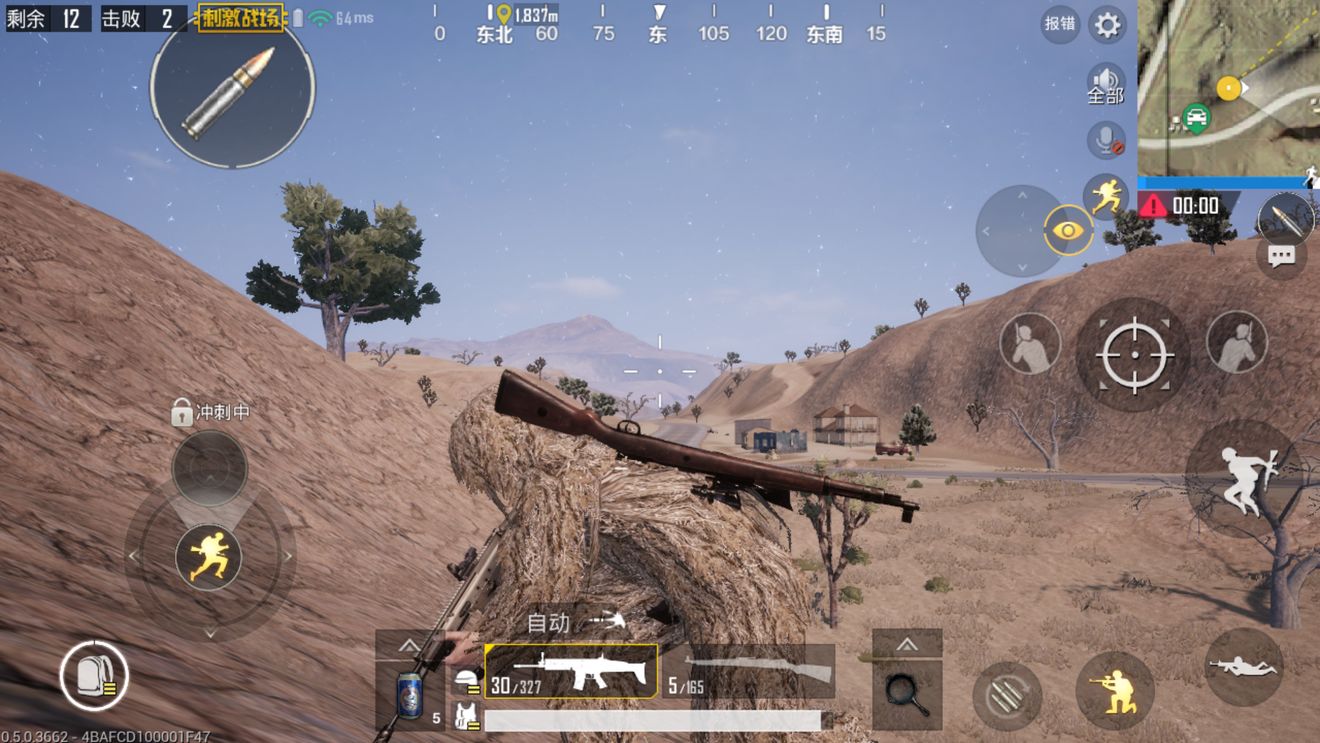Screen dimensions: 1320x743
Task: Reload with the bullets button
Action: tap(1007, 695)
